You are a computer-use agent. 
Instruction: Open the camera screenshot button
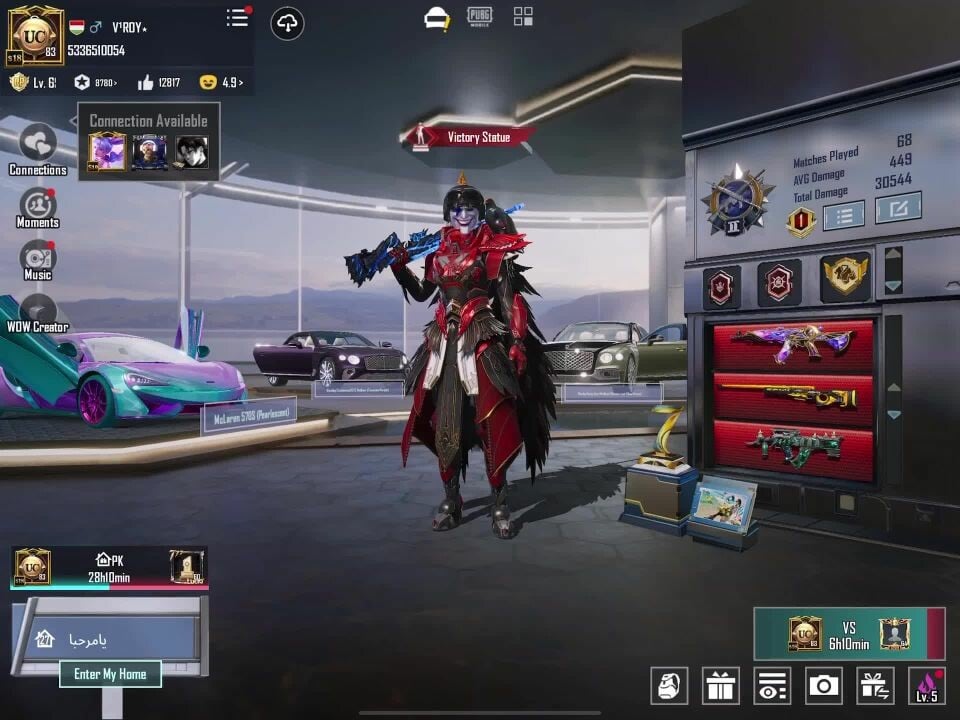823,685
